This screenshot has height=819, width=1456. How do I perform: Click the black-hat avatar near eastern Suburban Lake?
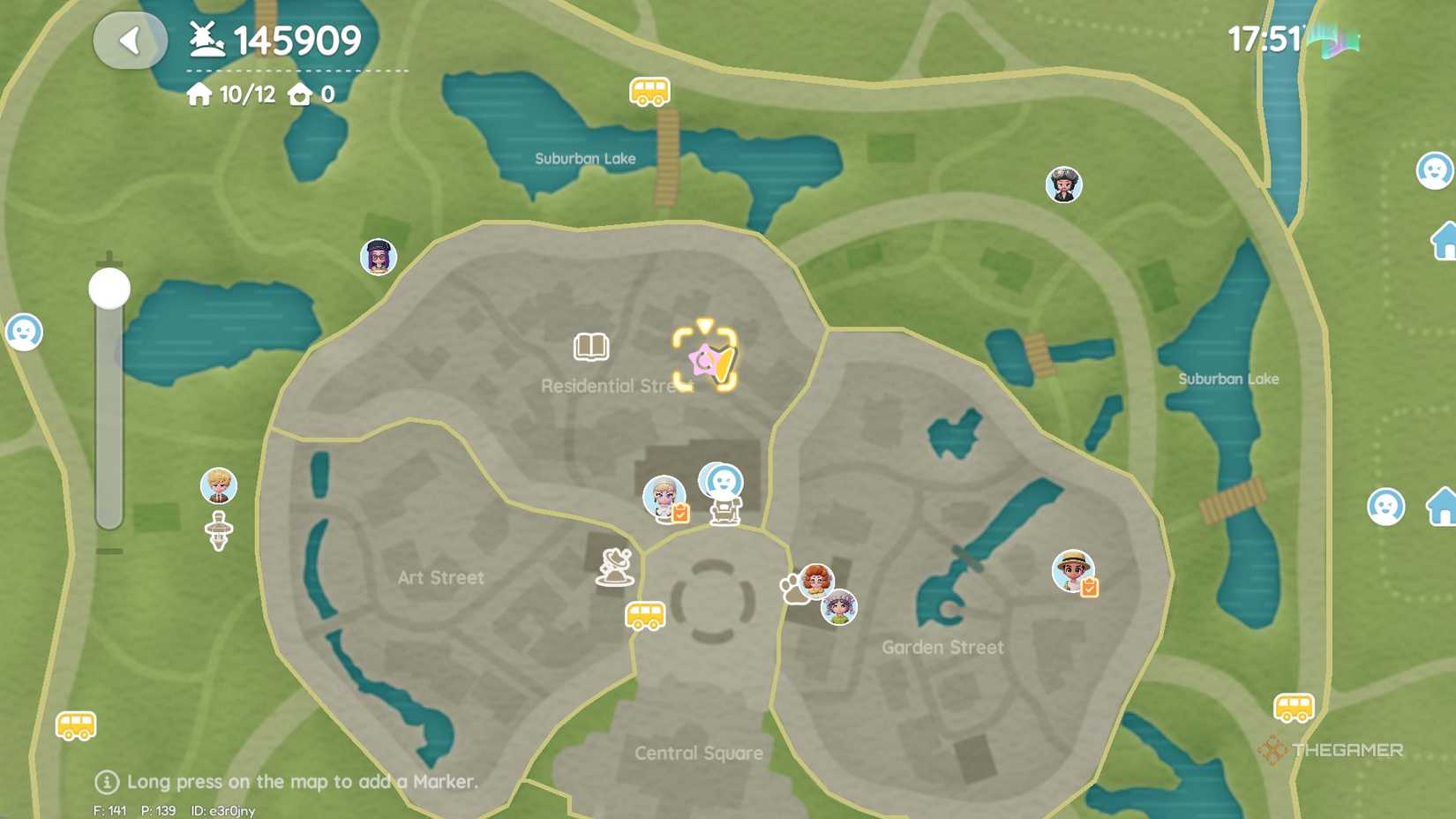pos(1063,185)
